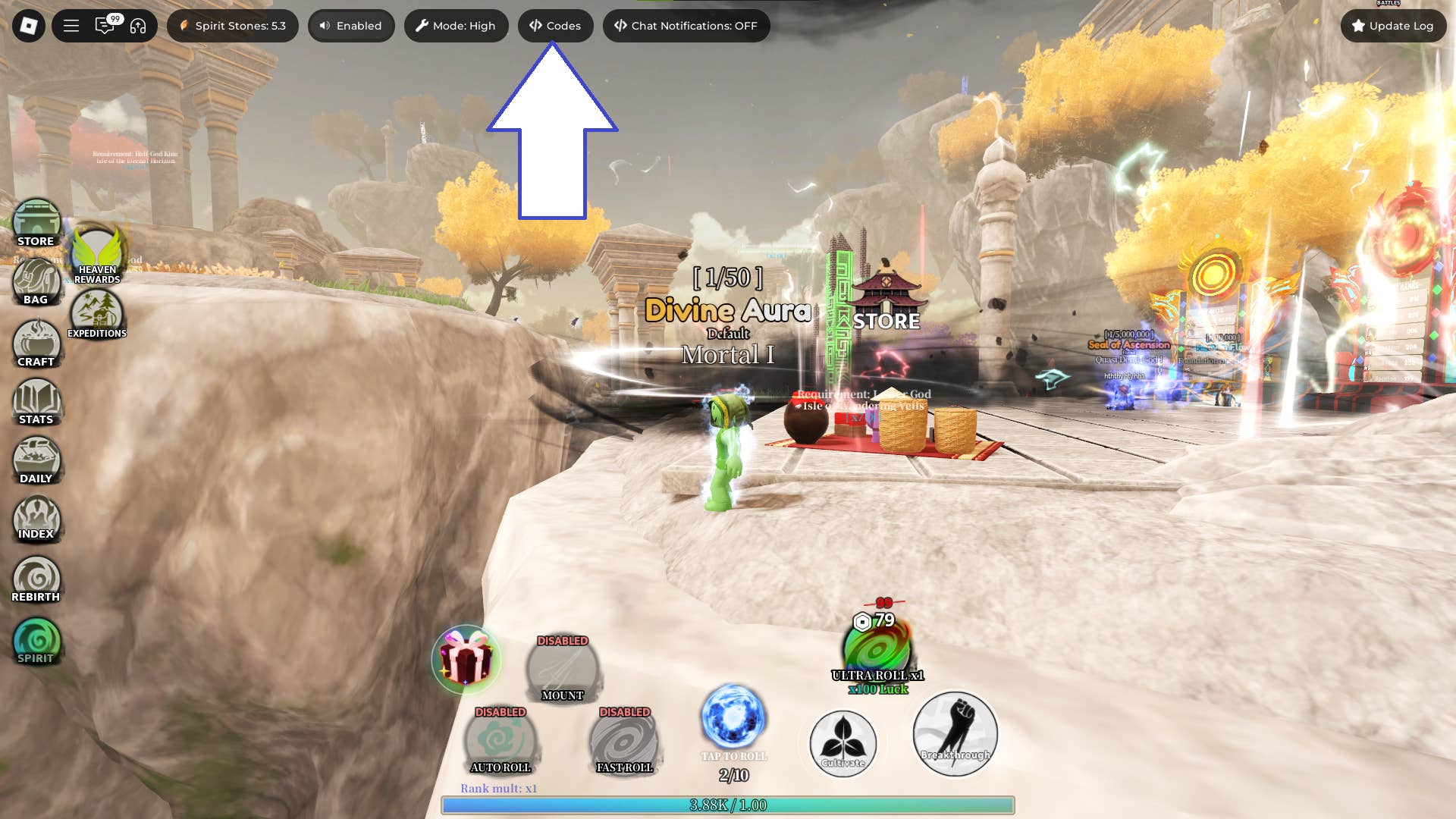This screenshot has width=1456, height=819.
Task: Click the rank multiplier progress bar
Action: (728, 807)
